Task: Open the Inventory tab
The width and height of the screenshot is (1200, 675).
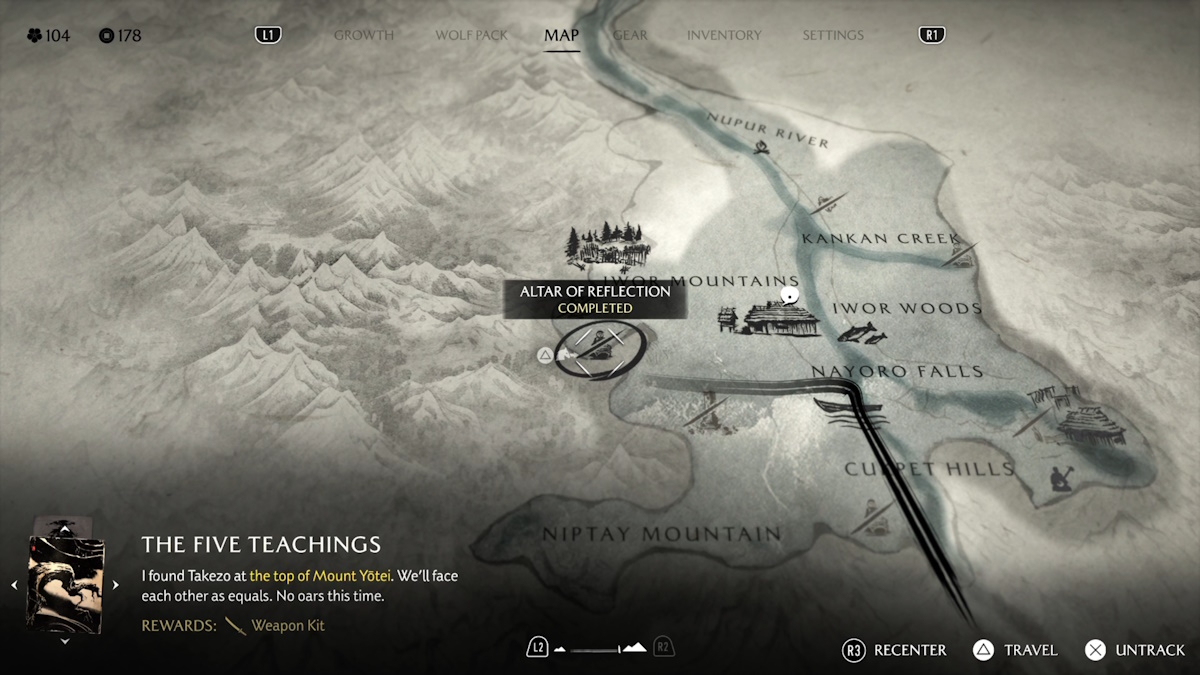Action: coord(724,35)
